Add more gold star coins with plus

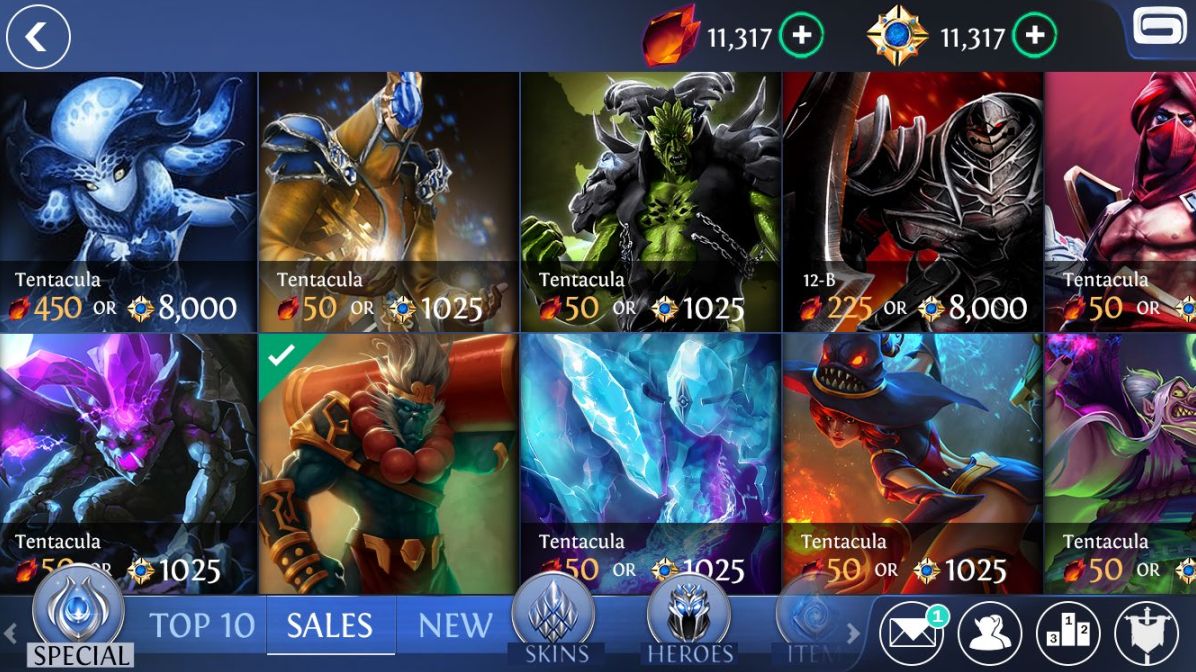pyautogui.click(x=1034, y=37)
